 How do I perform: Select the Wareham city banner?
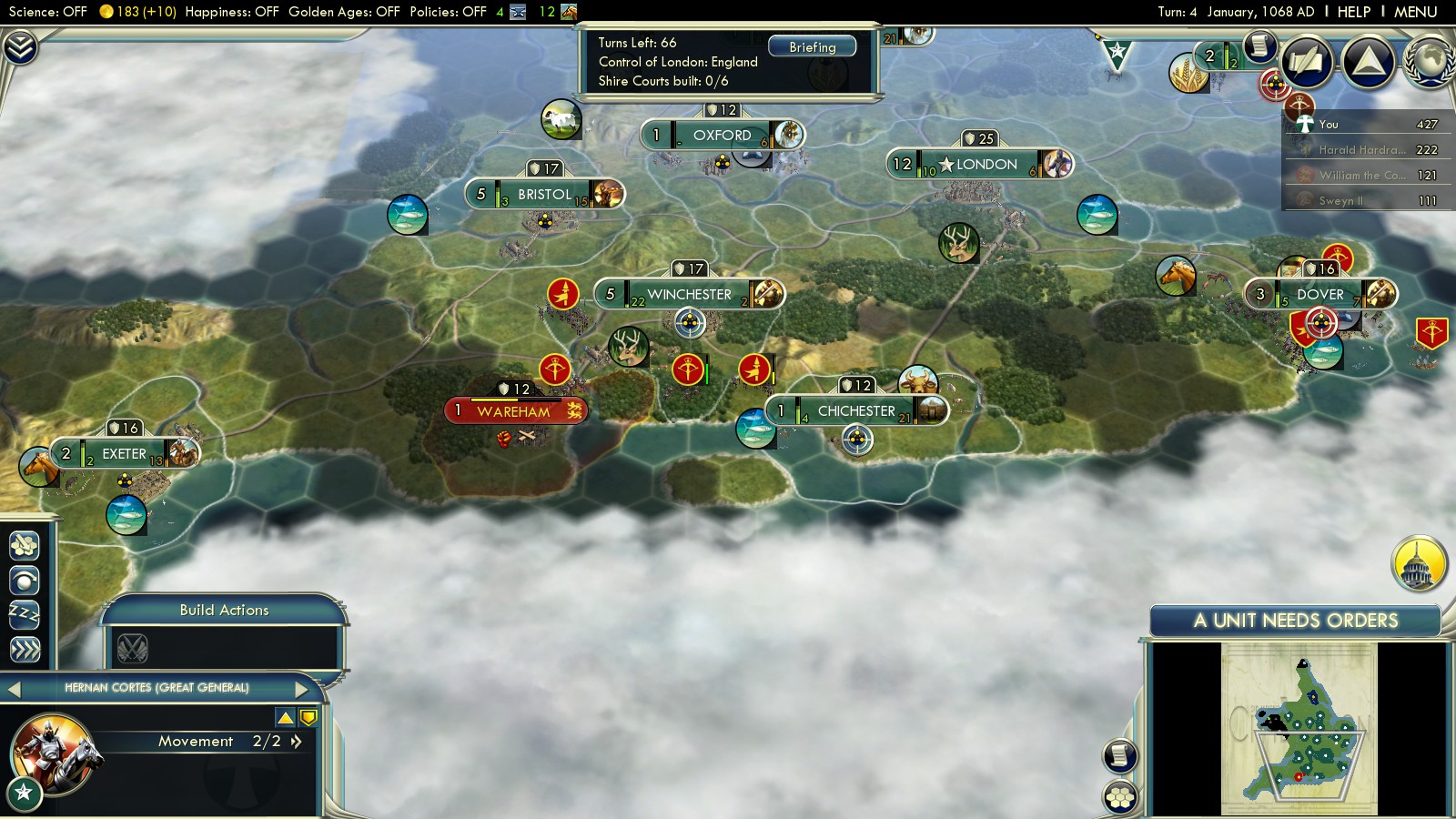pyautogui.click(x=515, y=411)
